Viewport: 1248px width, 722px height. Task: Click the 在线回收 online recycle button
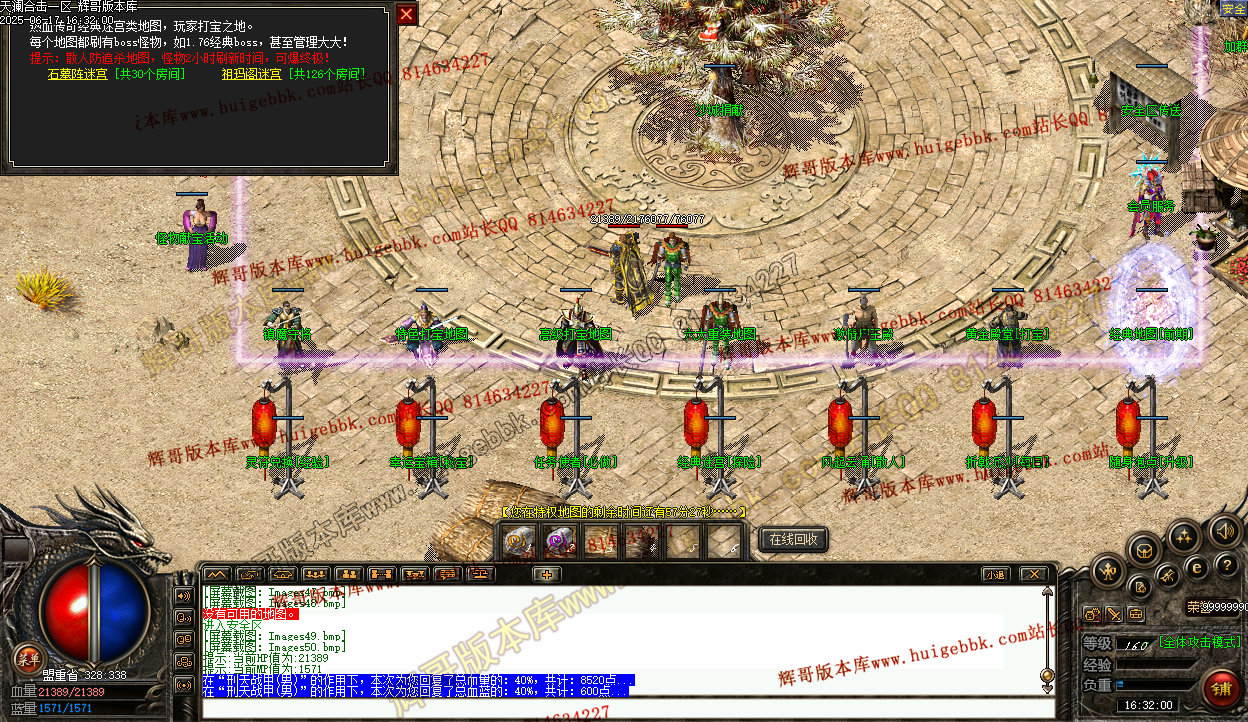(794, 540)
